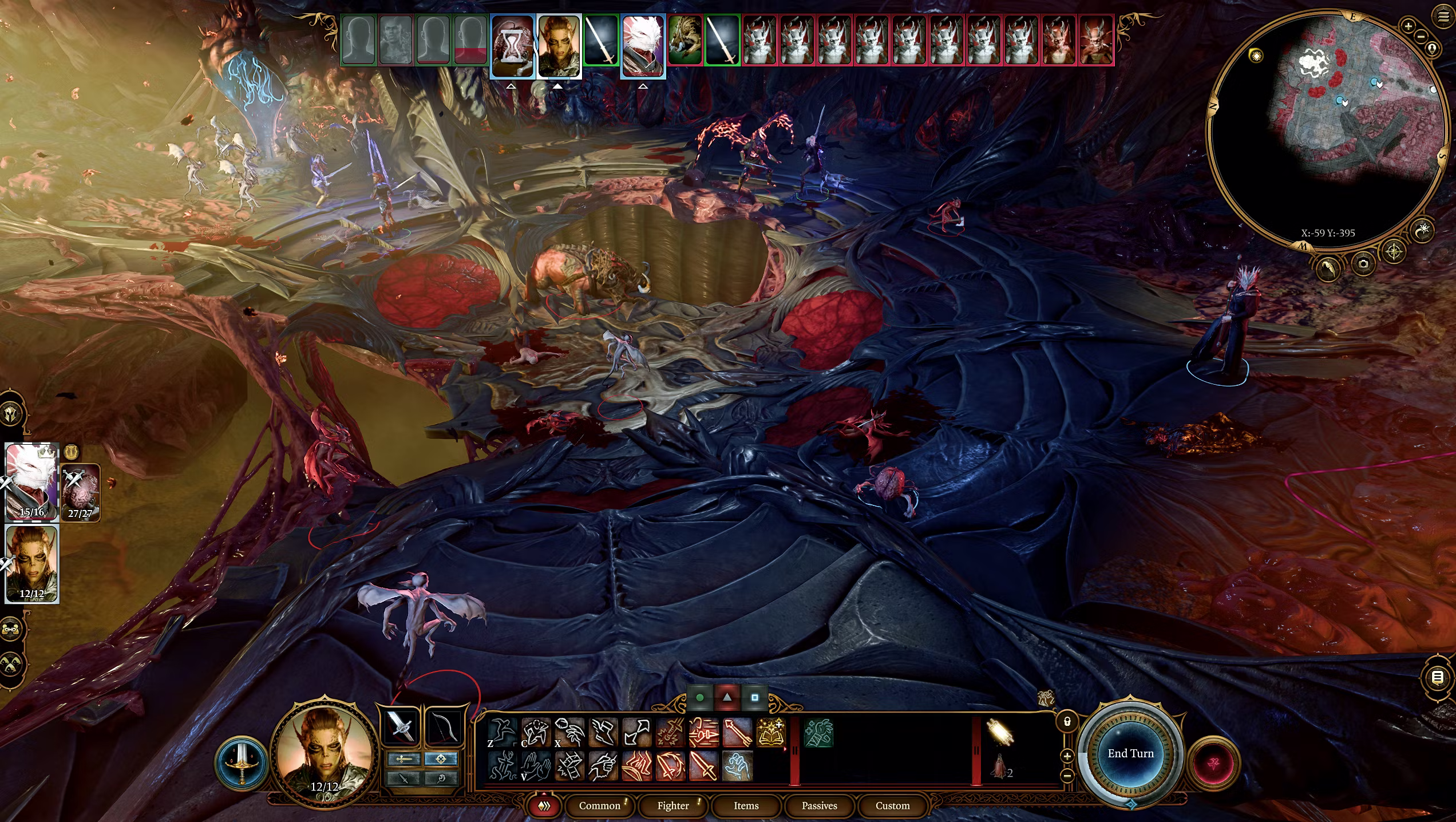This screenshot has width=1456, height=822.
Task: Switch to the Common hotbar tab
Action: coord(599,805)
